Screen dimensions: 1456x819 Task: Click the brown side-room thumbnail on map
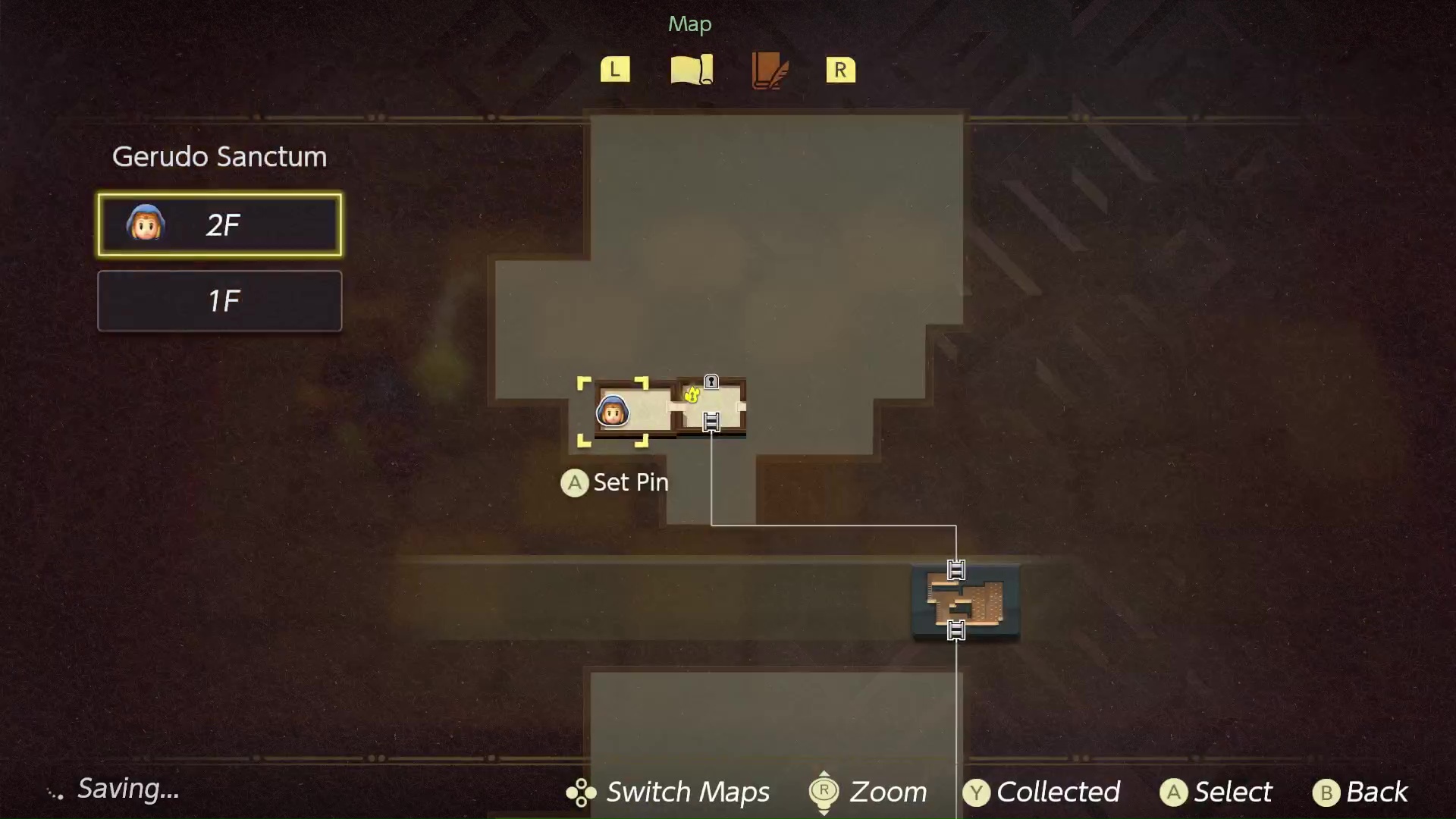965,601
